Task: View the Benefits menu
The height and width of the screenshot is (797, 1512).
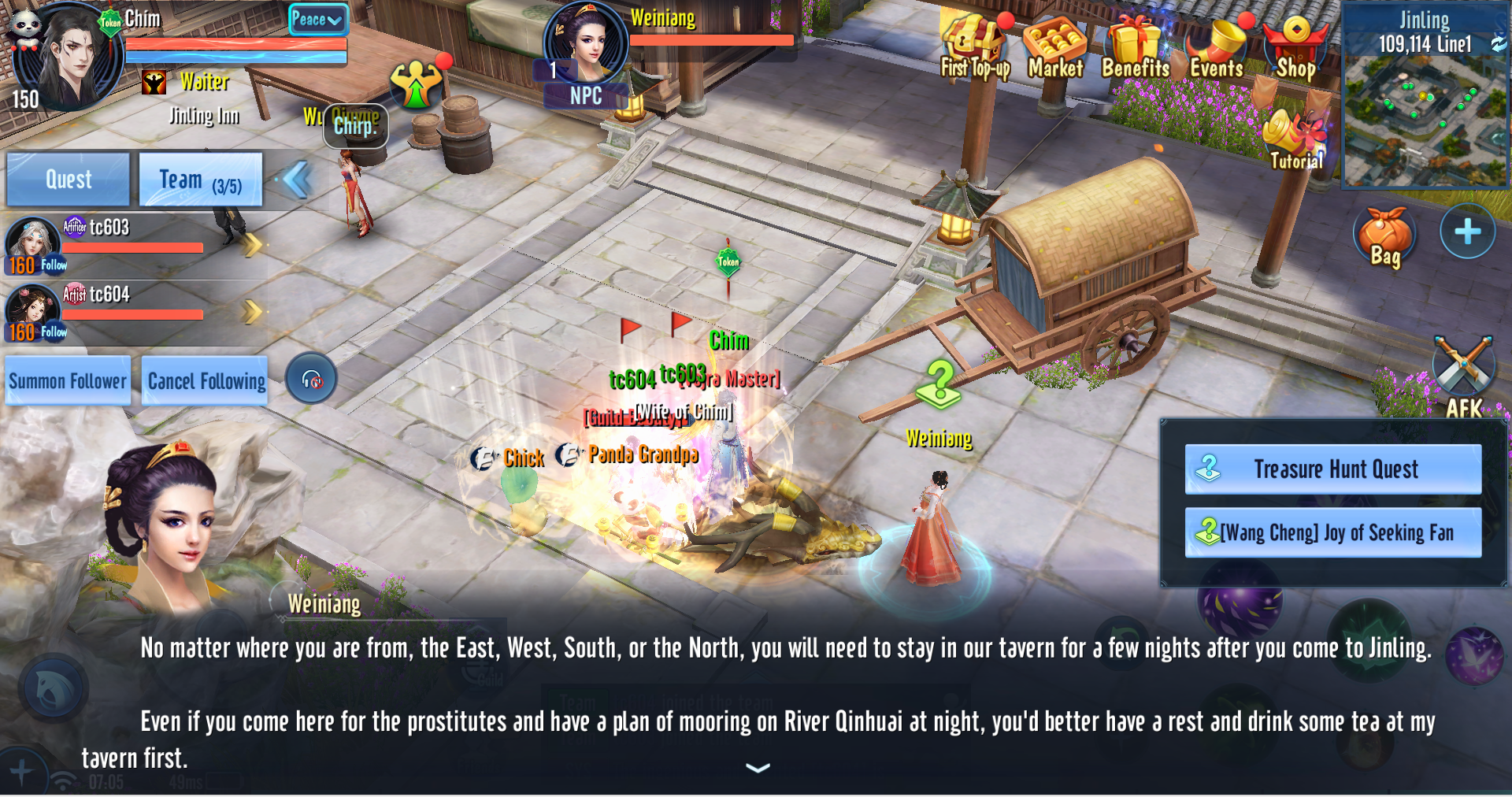Action: click(1136, 49)
